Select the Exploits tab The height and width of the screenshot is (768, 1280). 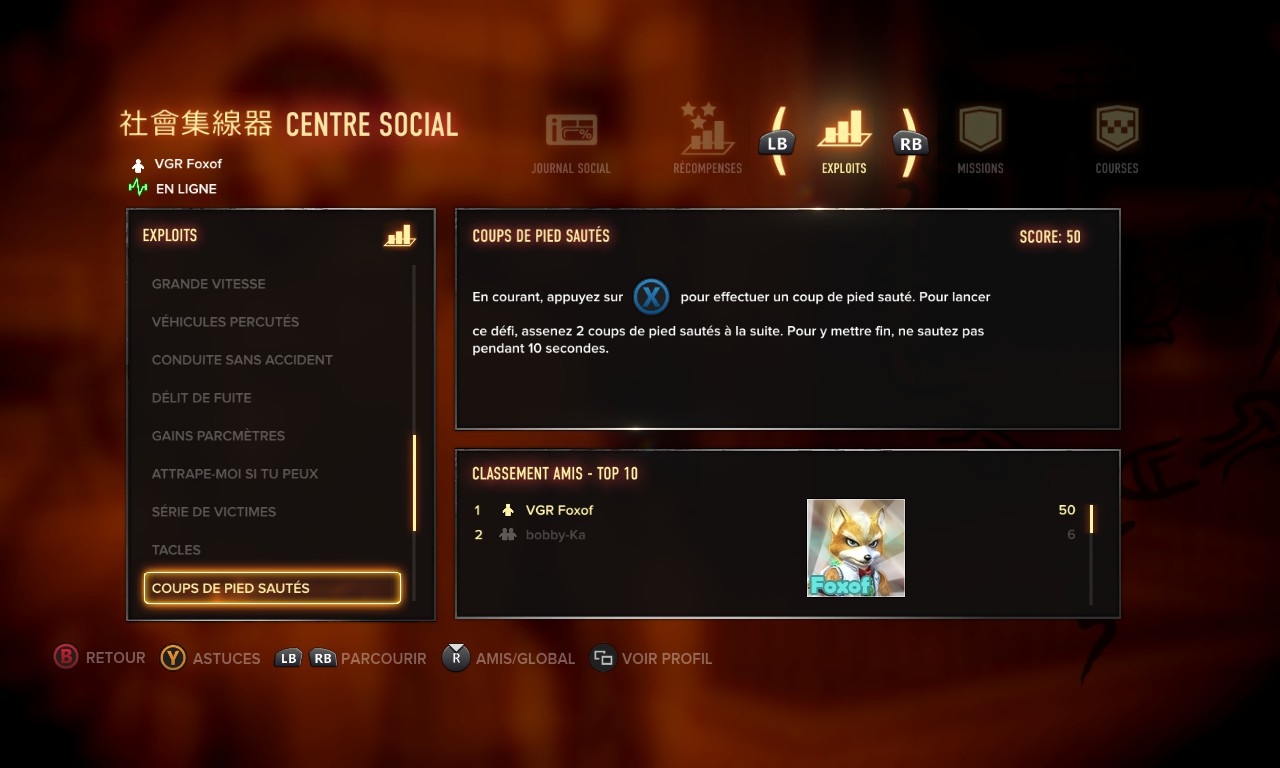click(x=844, y=142)
